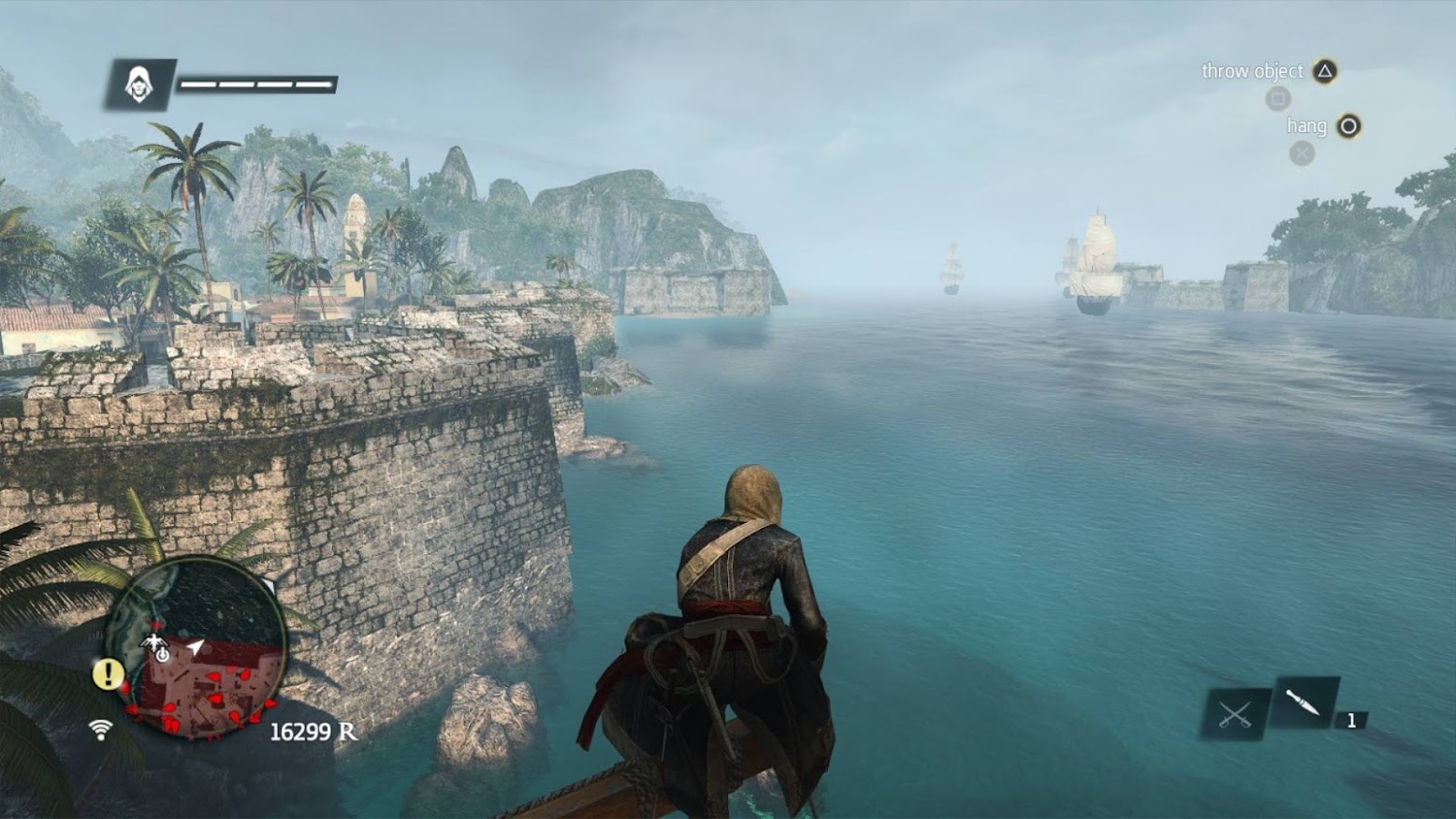Click the assassin hood portrait icon

click(139, 85)
